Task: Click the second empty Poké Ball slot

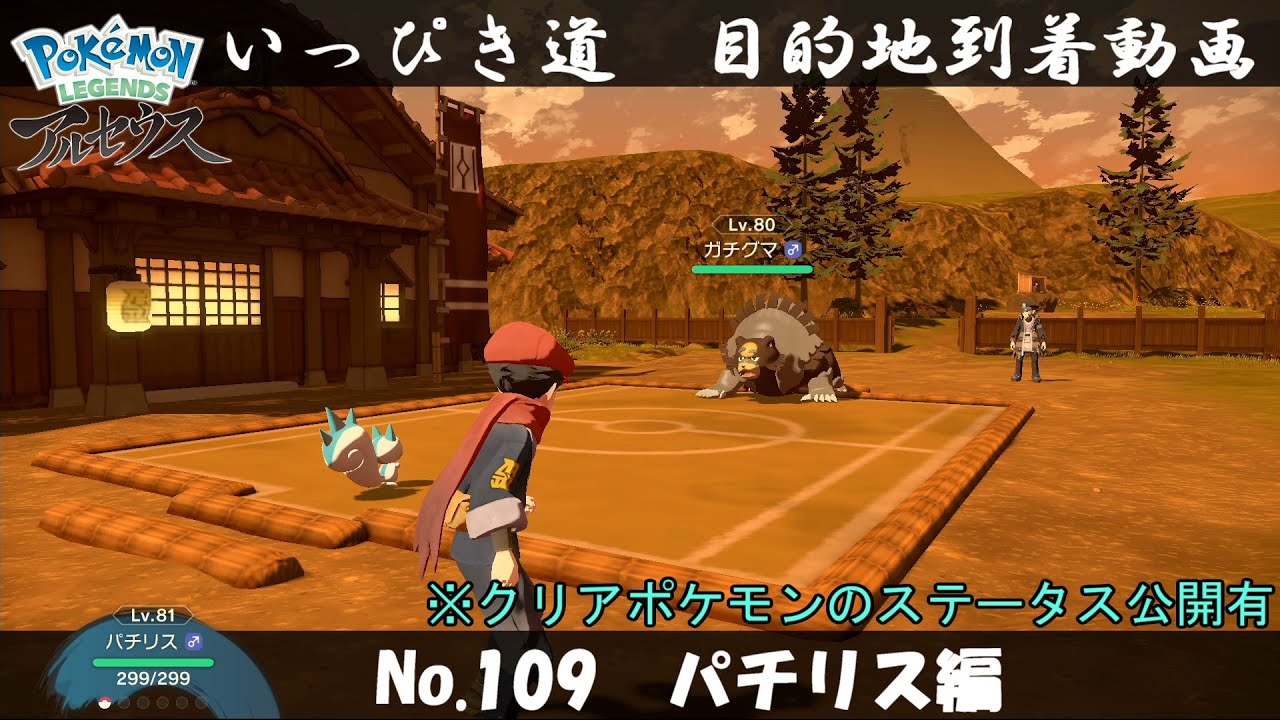Action: point(124,702)
